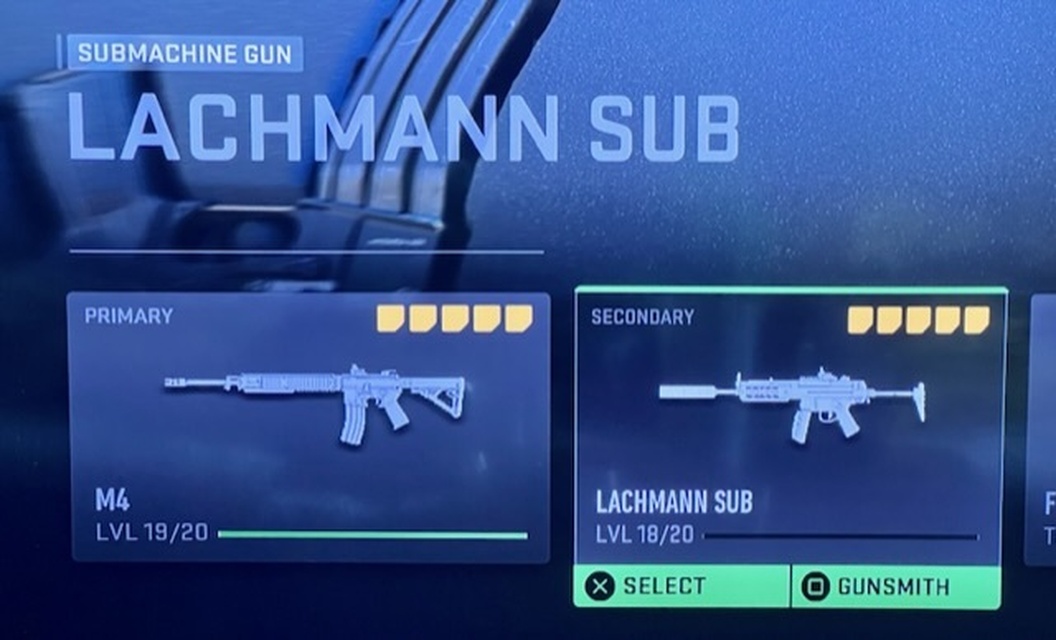Viewport: 1056px width, 640px height.
Task: Click the Select button
Action: (681, 586)
